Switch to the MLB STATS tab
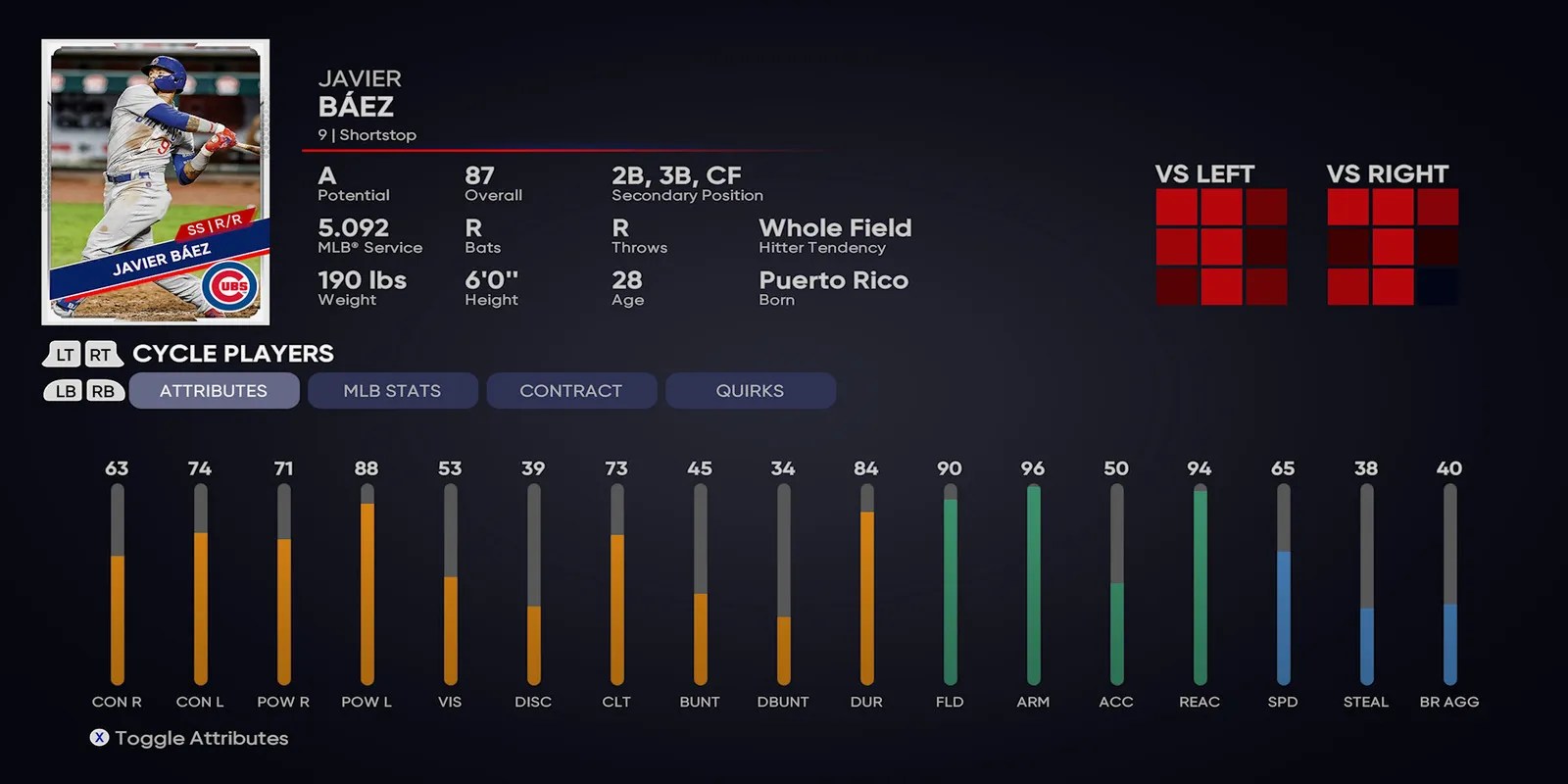1568x784 pixels. point(392,390)
